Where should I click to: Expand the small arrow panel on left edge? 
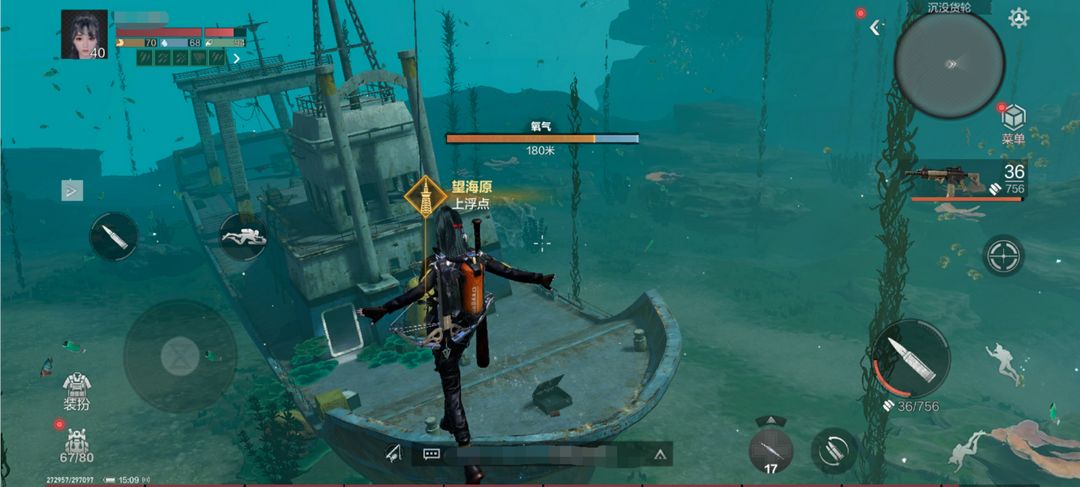[x=72, y=190]
